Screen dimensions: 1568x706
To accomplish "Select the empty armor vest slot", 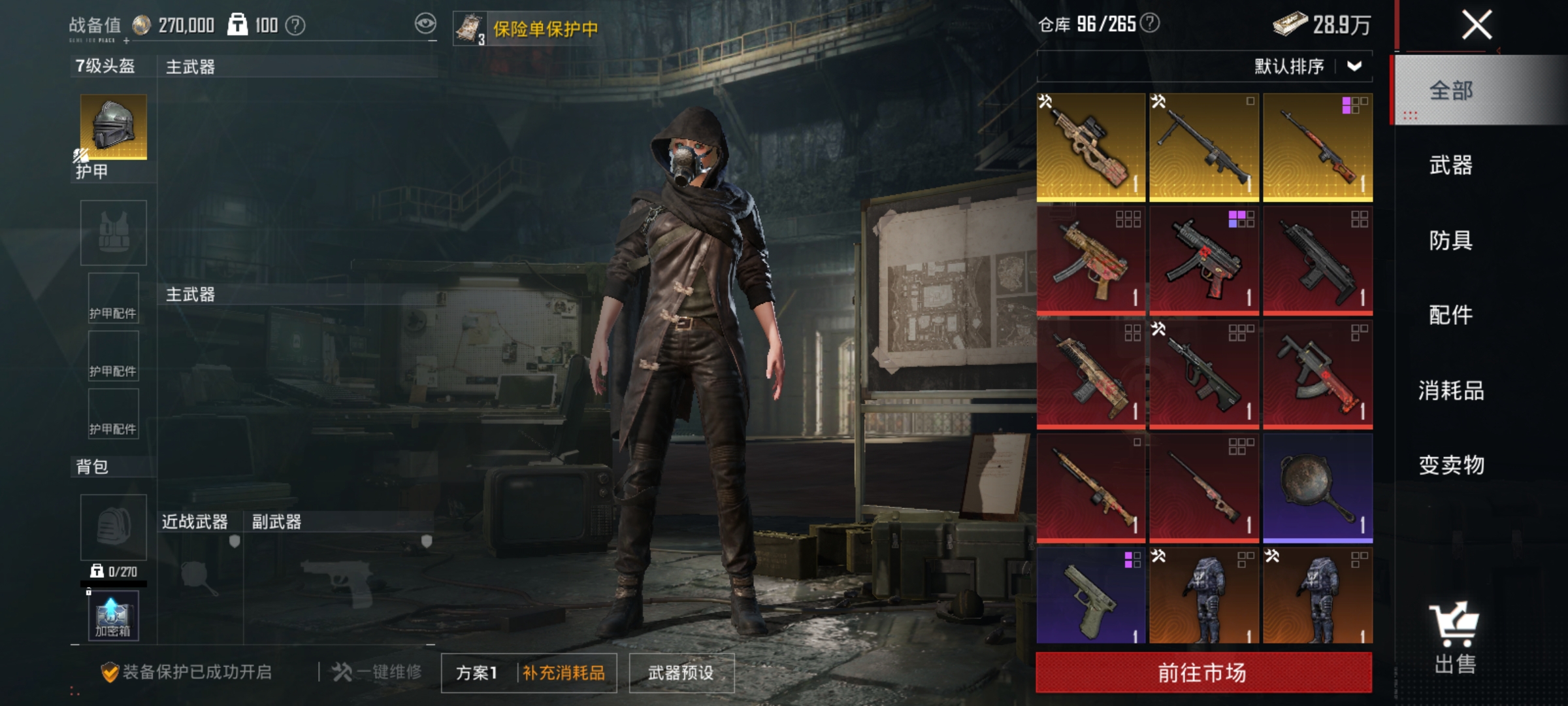I will click(112, 232).
